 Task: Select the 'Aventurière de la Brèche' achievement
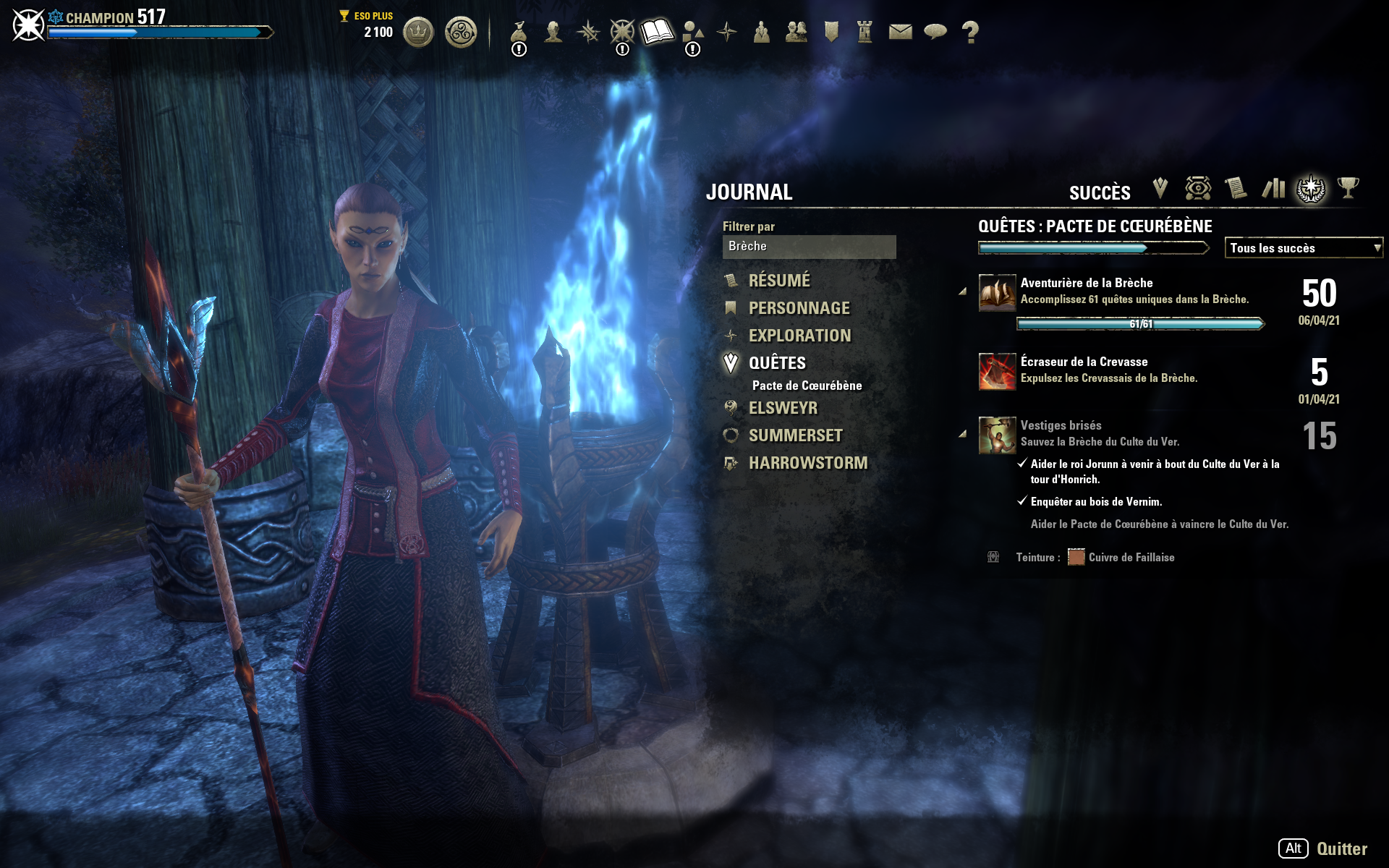1087,283
